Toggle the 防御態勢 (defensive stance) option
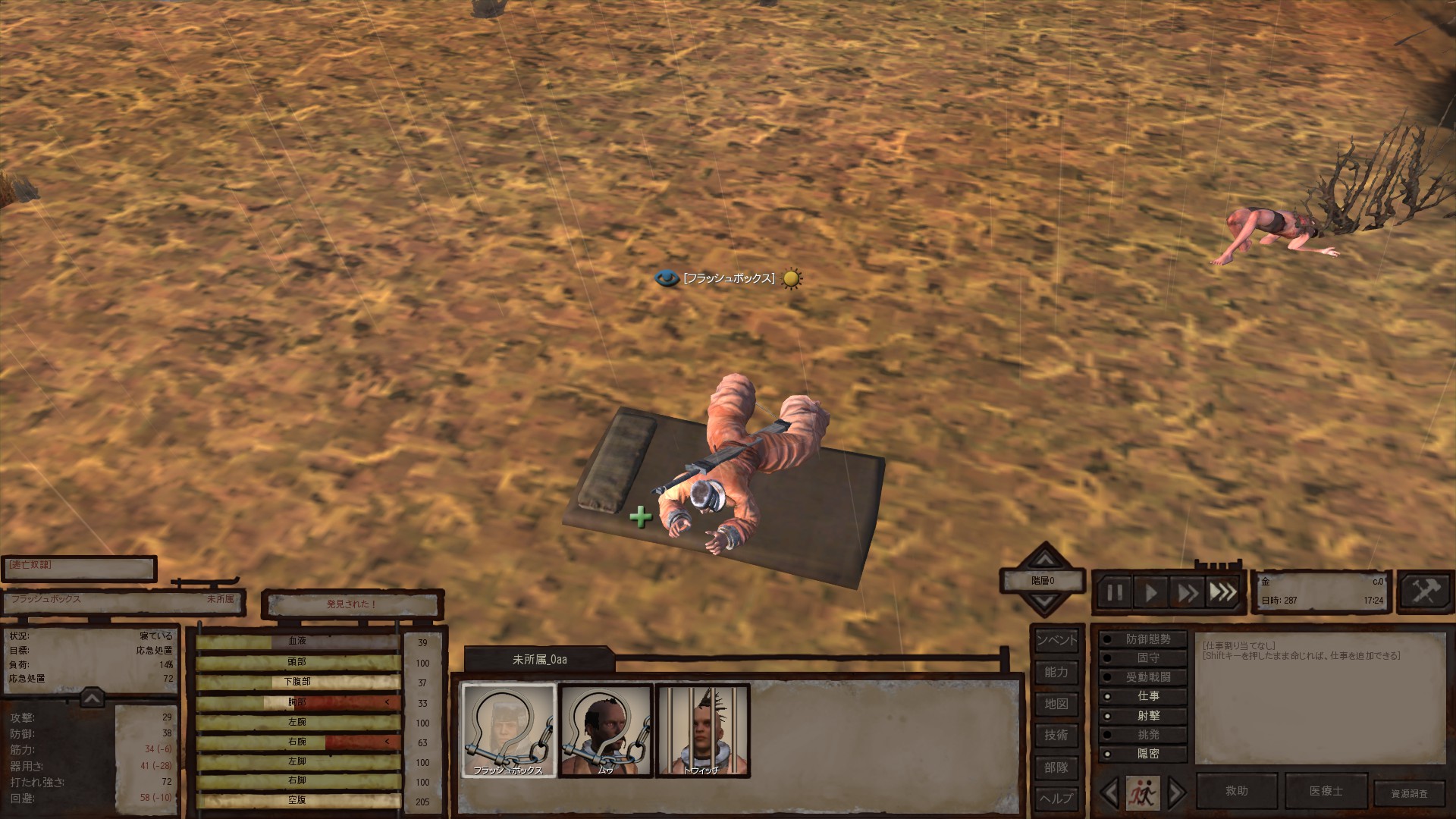Image resolution: width=1456 pixels, height=819 pixels. click(1143, 639)
